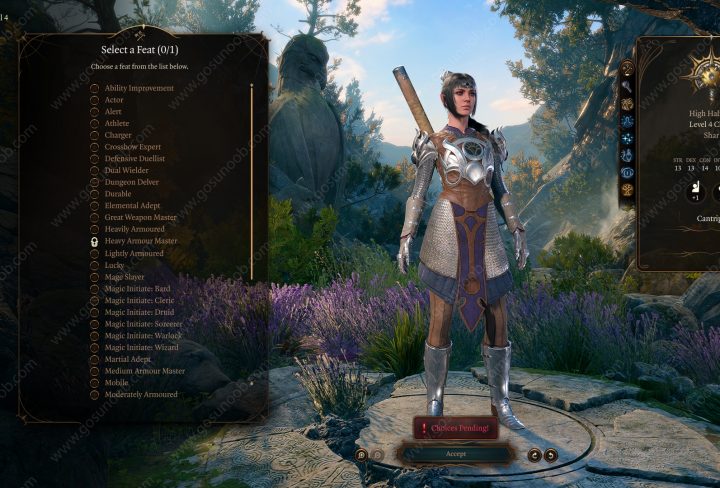Choose the Great Weapon Master feat
This screenshot has width=720, height=488.
140,217
